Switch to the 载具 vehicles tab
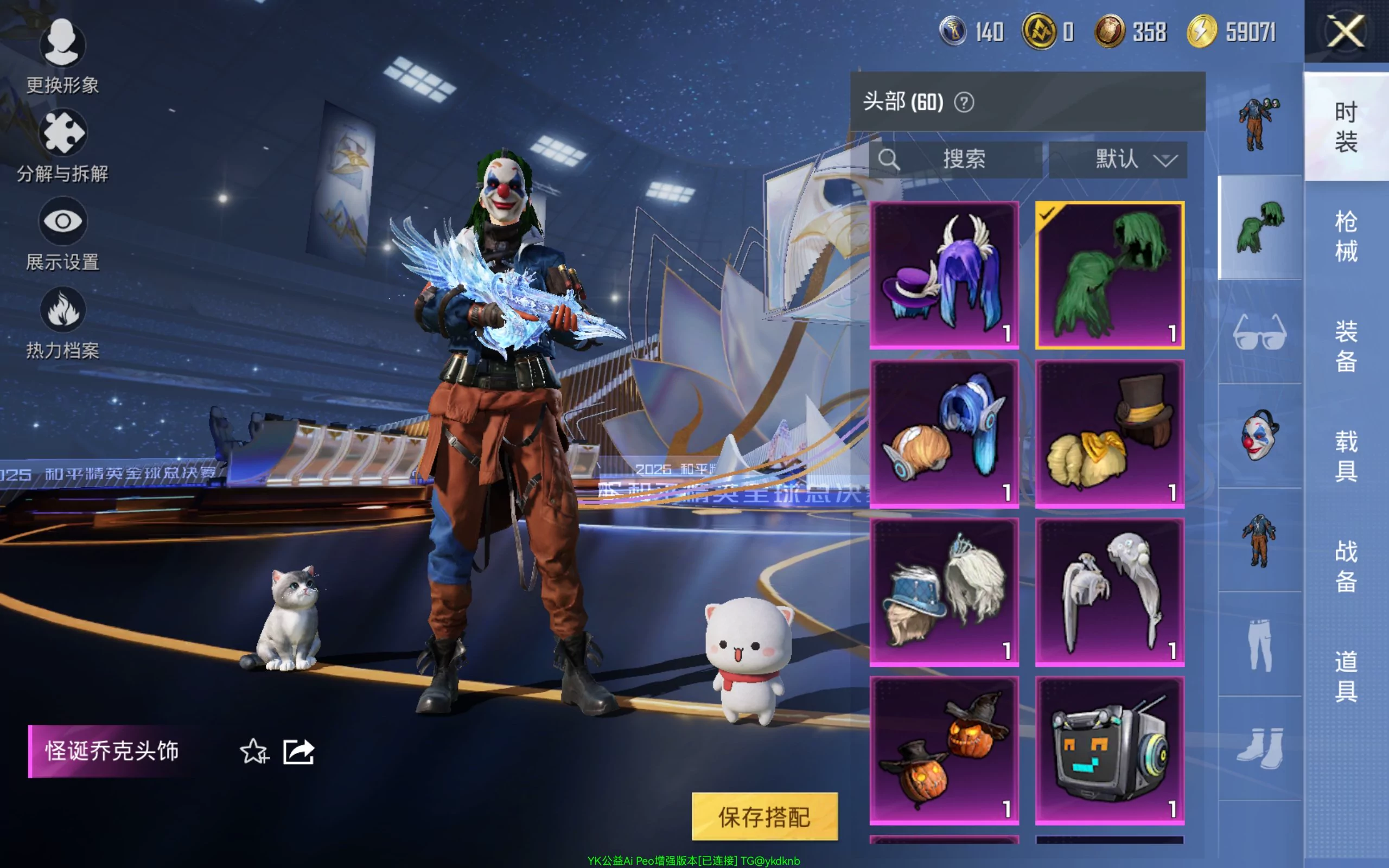1389x868 pixels. [x=1346, y=456]
